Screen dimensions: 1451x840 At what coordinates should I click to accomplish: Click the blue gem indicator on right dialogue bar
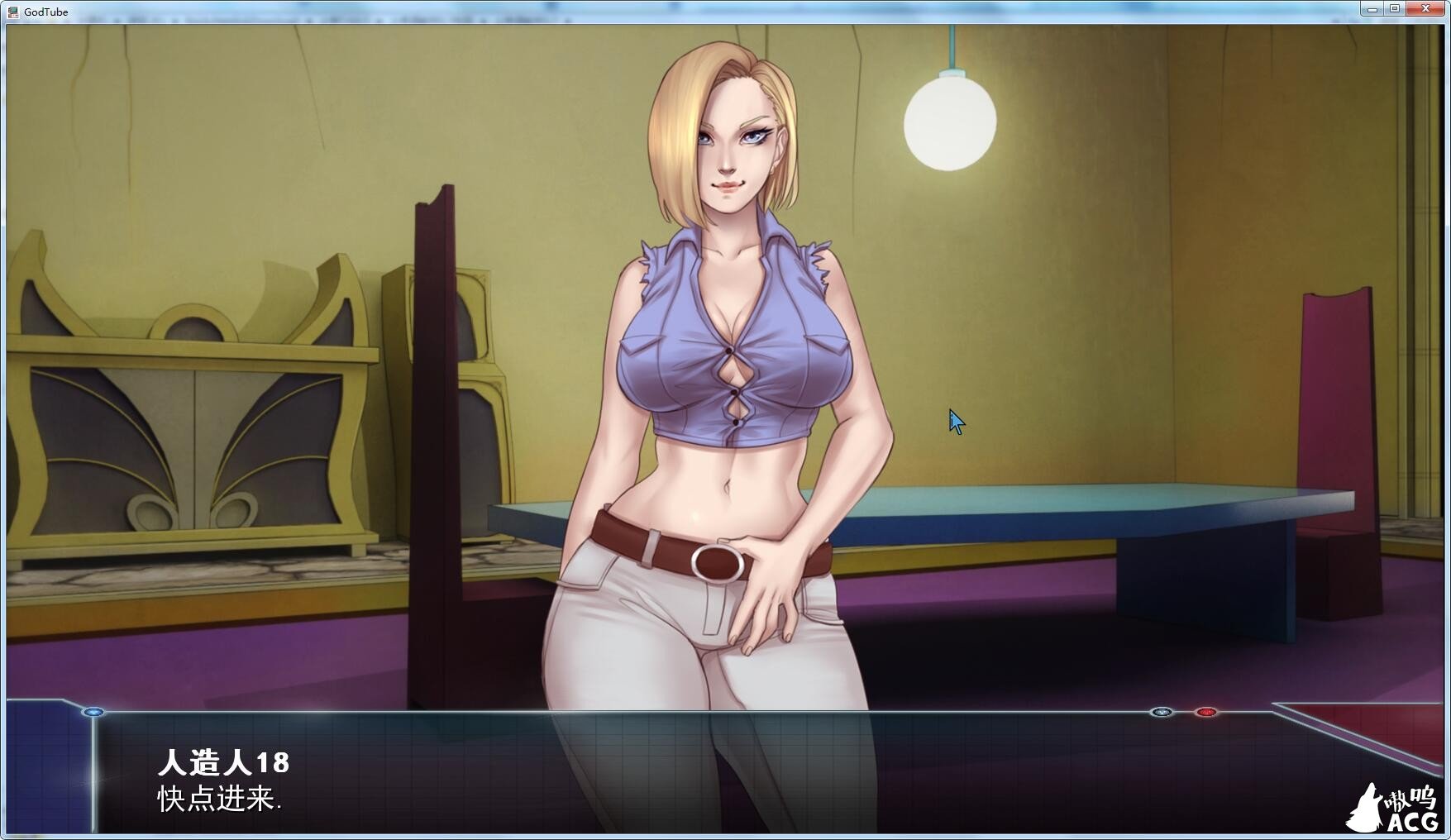(1162, 712)
